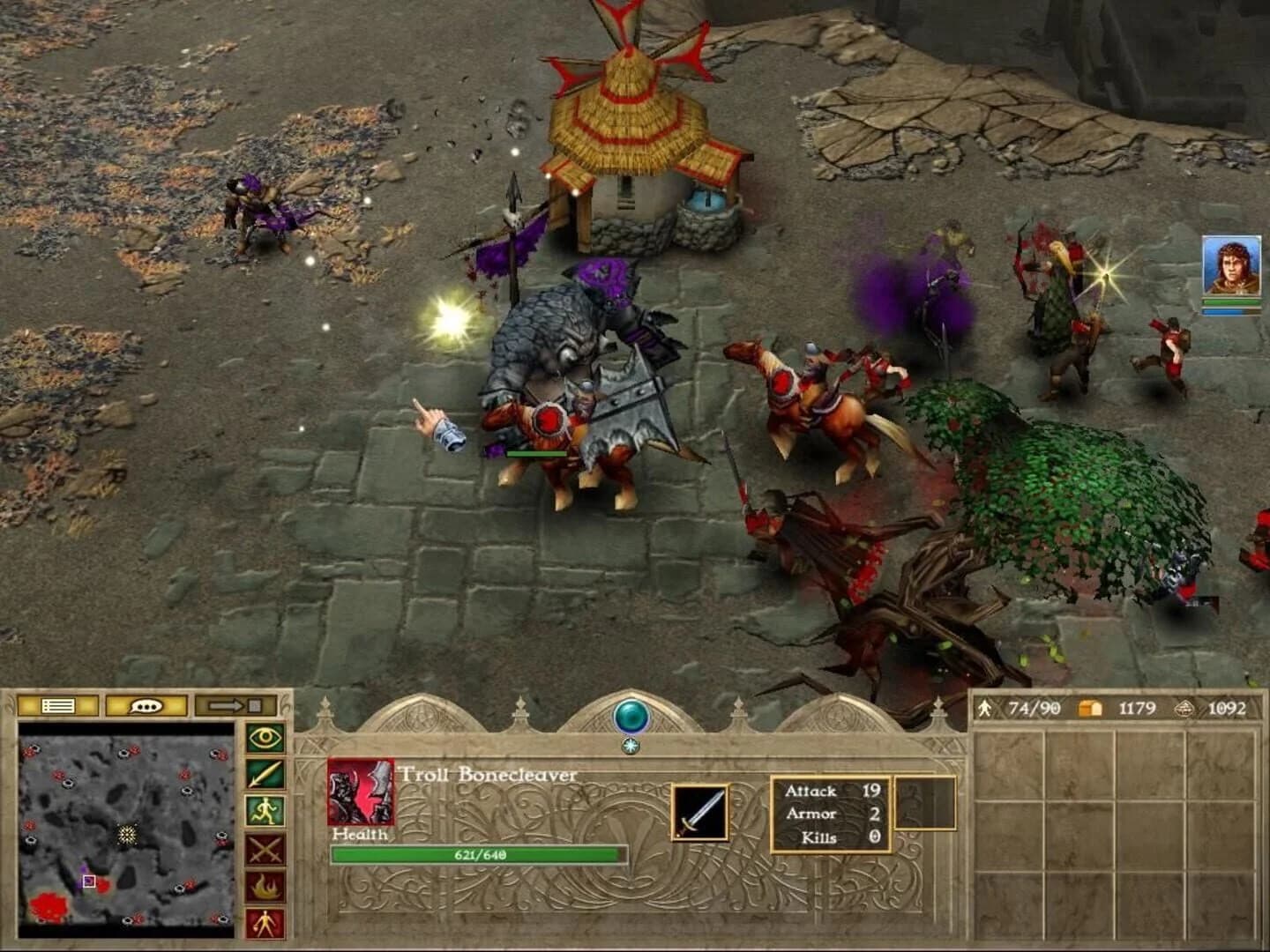Click the Troll Bonecleaver portrait

tap(359, 791)
